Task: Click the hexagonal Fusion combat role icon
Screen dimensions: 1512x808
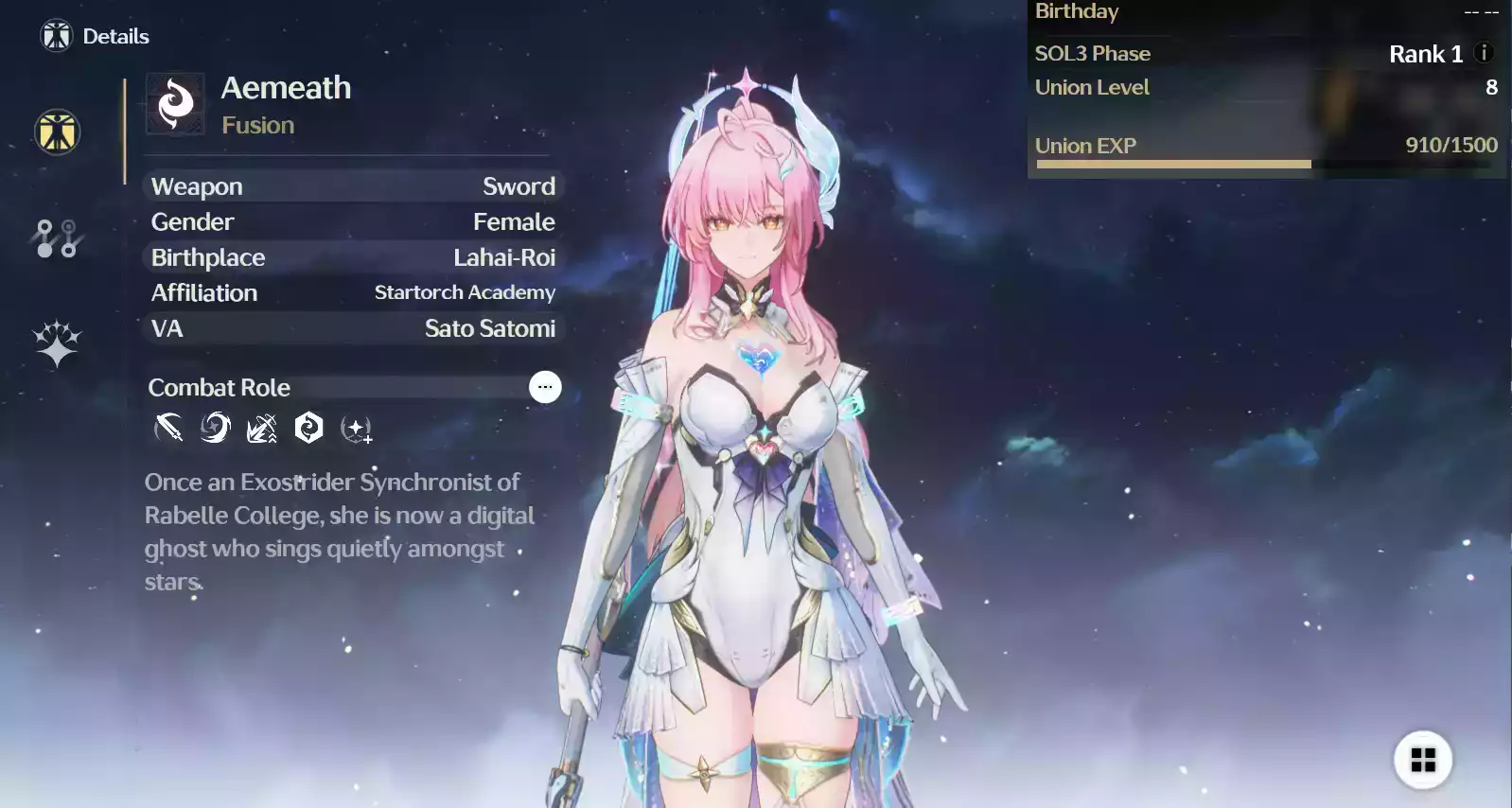Action: pyautogui.click(x=310, y=428)
